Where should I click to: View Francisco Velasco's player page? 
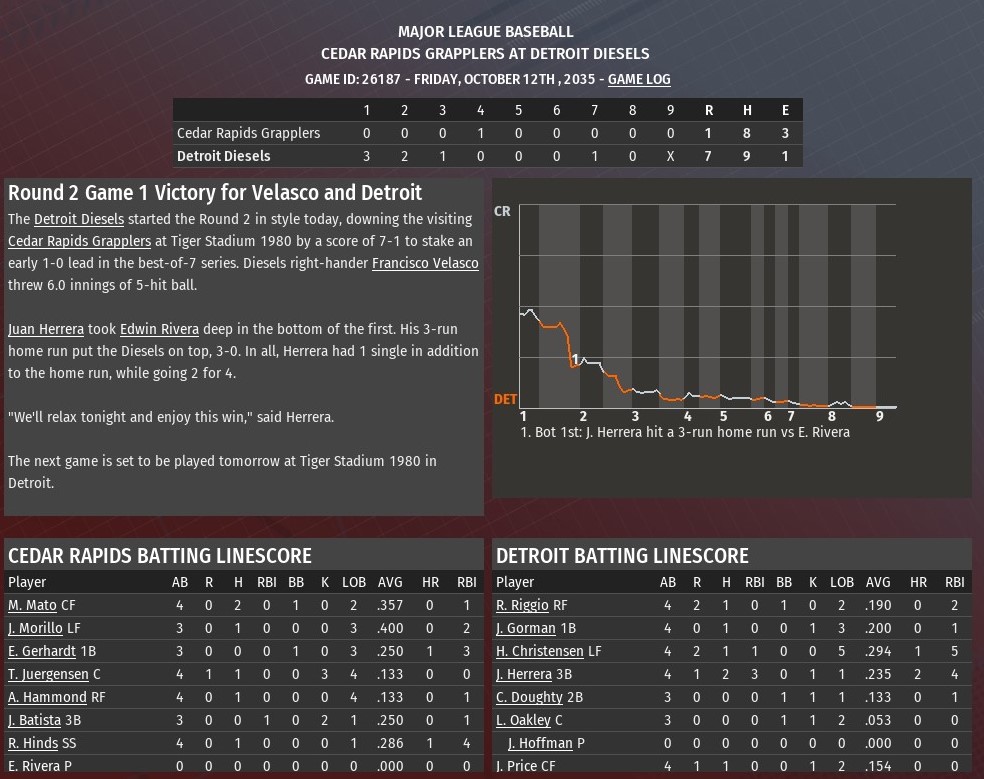(425, 263)
